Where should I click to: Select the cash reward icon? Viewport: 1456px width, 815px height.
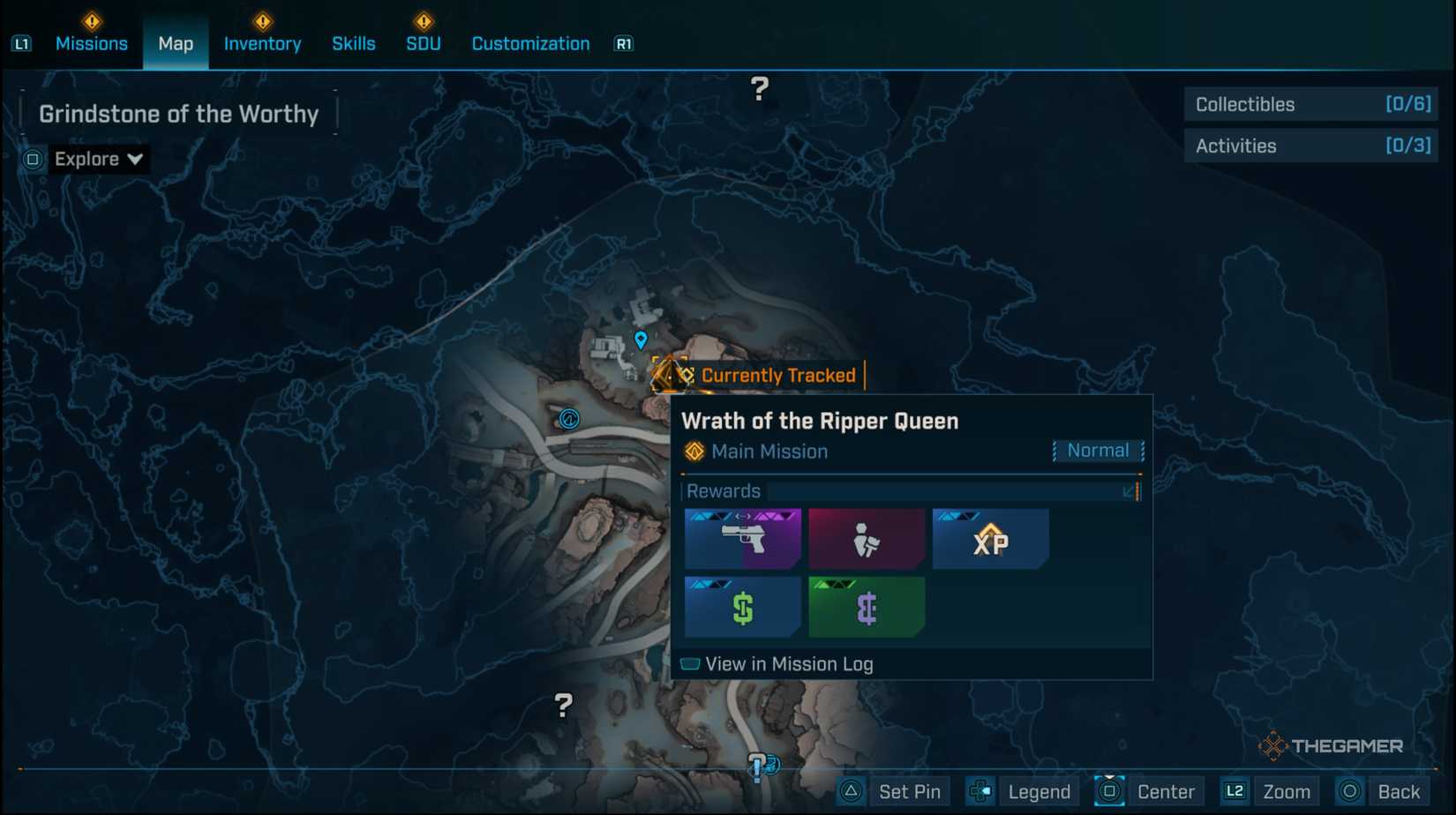point(741,607)
